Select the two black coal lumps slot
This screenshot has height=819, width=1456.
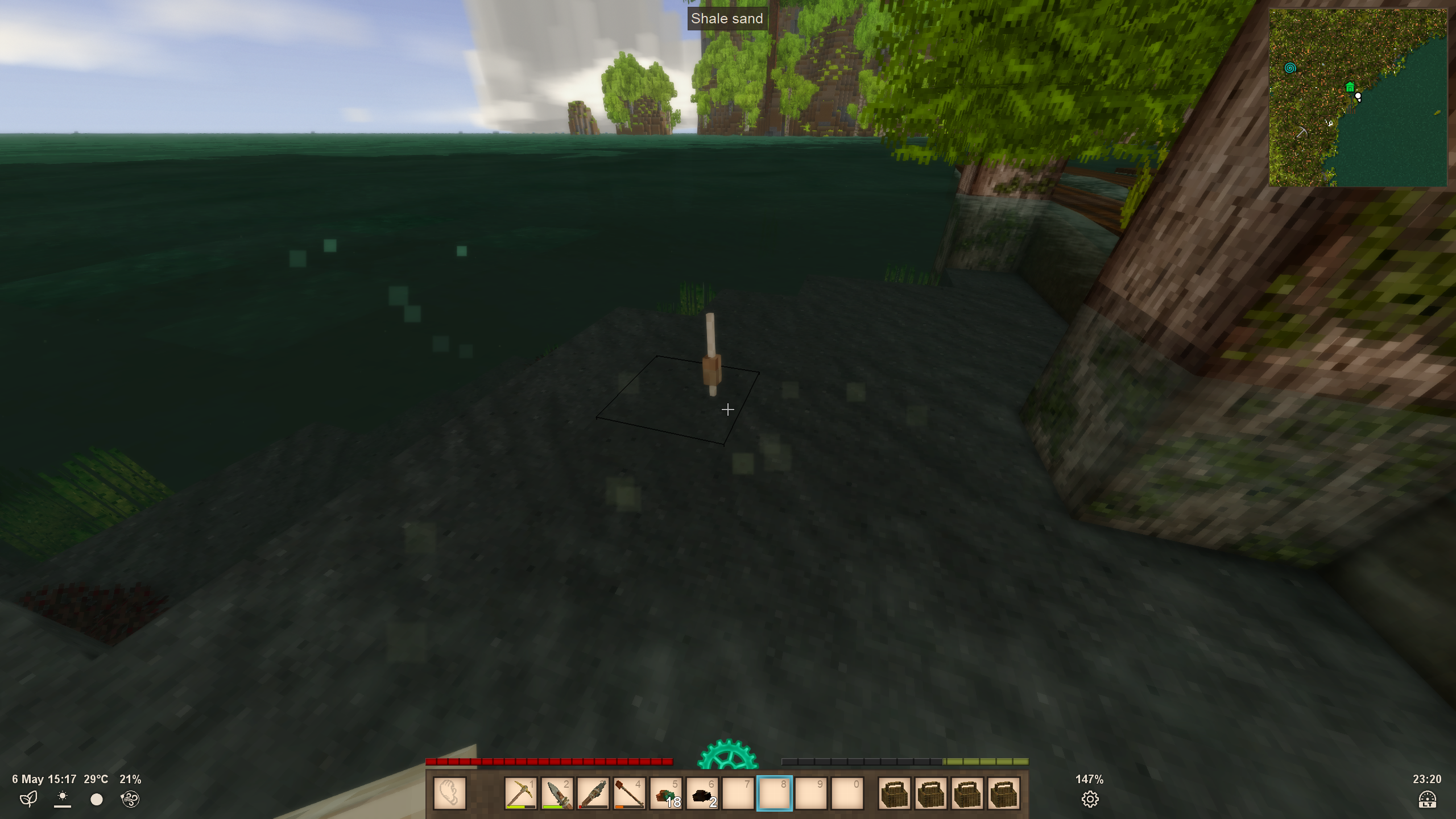tap(702, 793)
